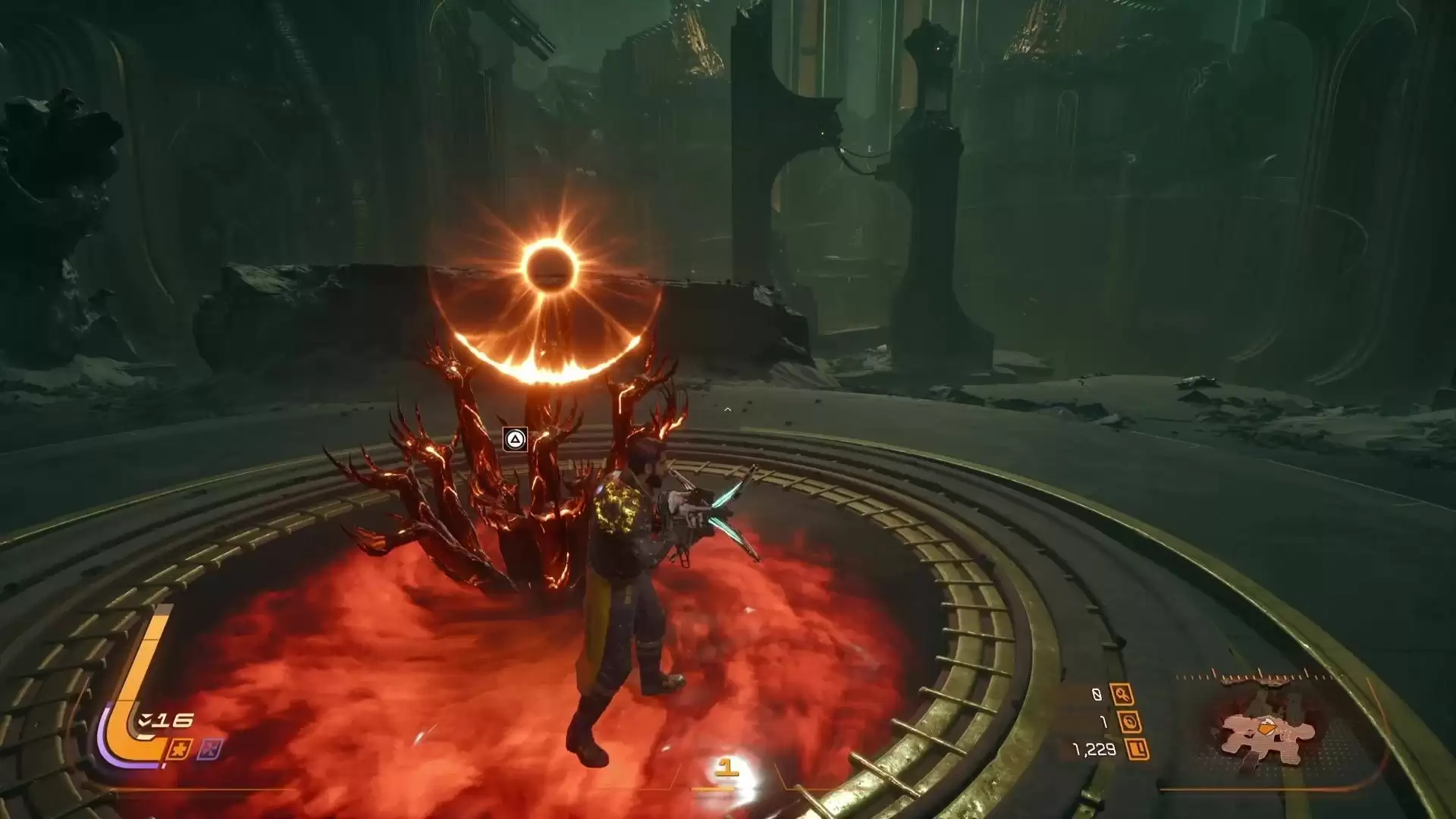
Task: Select the orange star-shaped buff icon
Action: point(180,749)
